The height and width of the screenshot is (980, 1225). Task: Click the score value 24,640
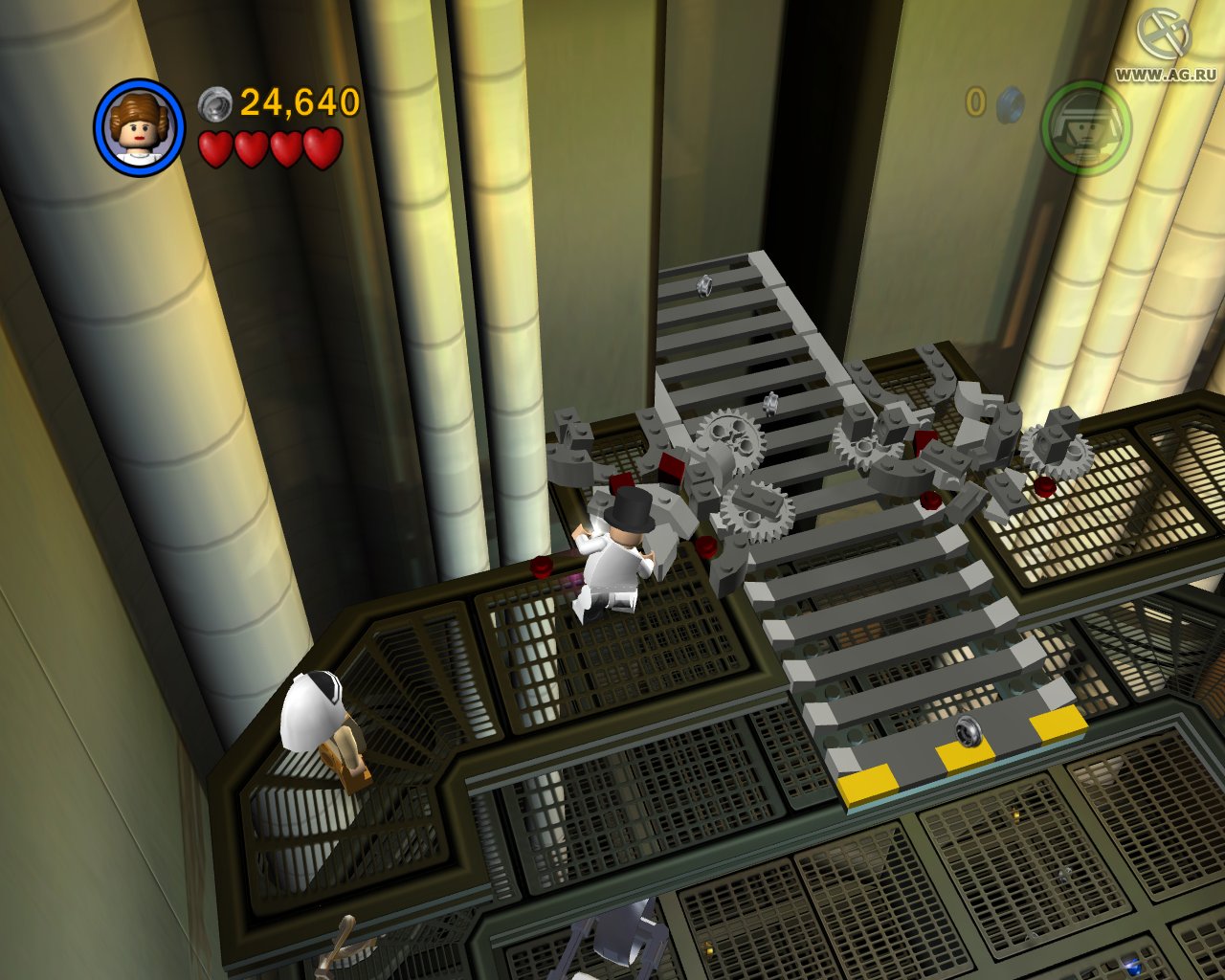(x=295, y=102)
